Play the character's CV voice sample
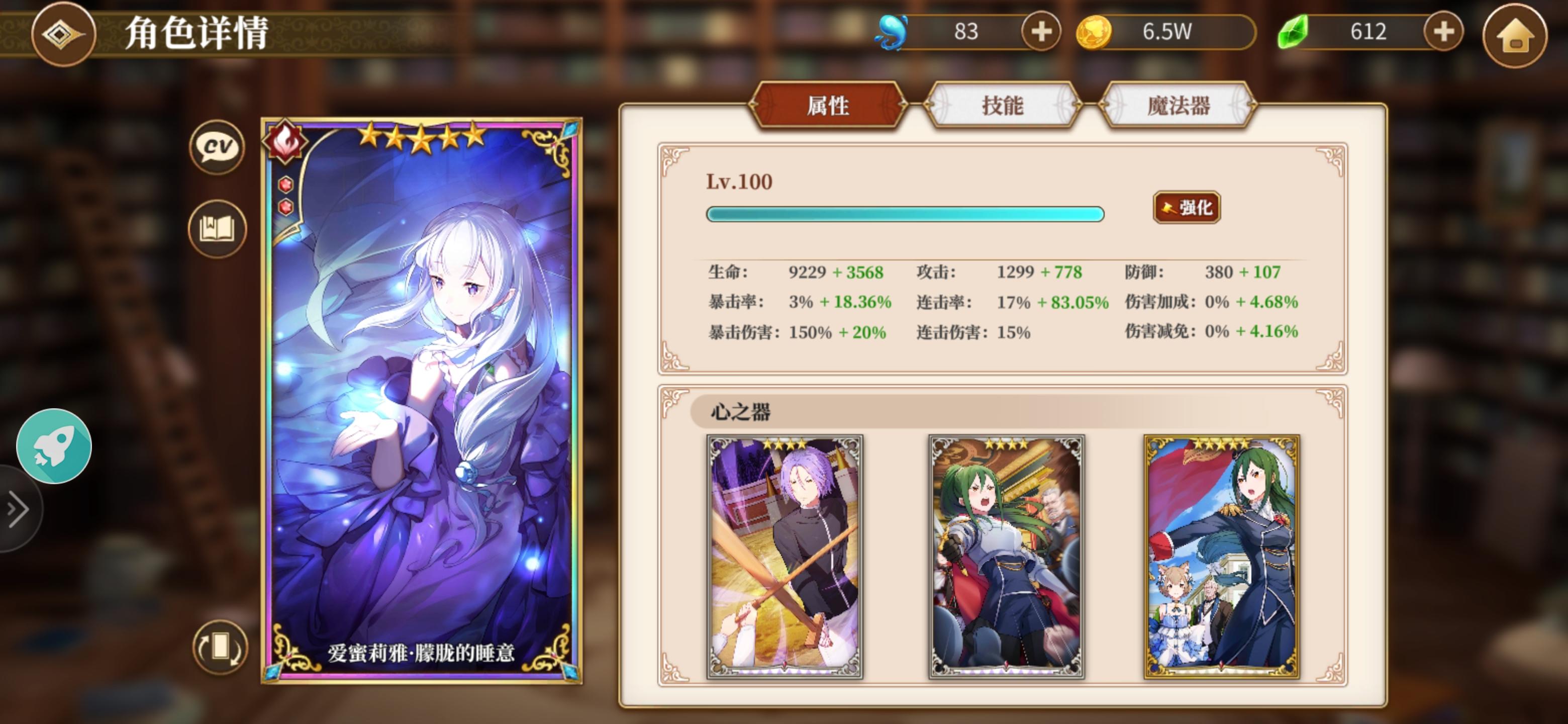1568x724 pixels. pos(217,146)
